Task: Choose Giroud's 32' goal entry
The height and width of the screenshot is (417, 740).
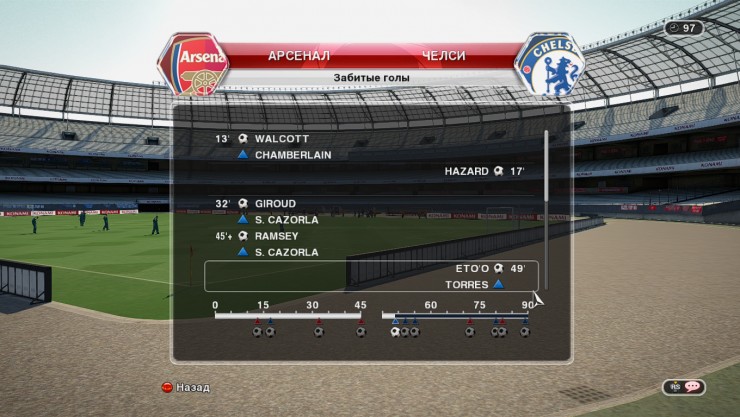Action: 277,204
